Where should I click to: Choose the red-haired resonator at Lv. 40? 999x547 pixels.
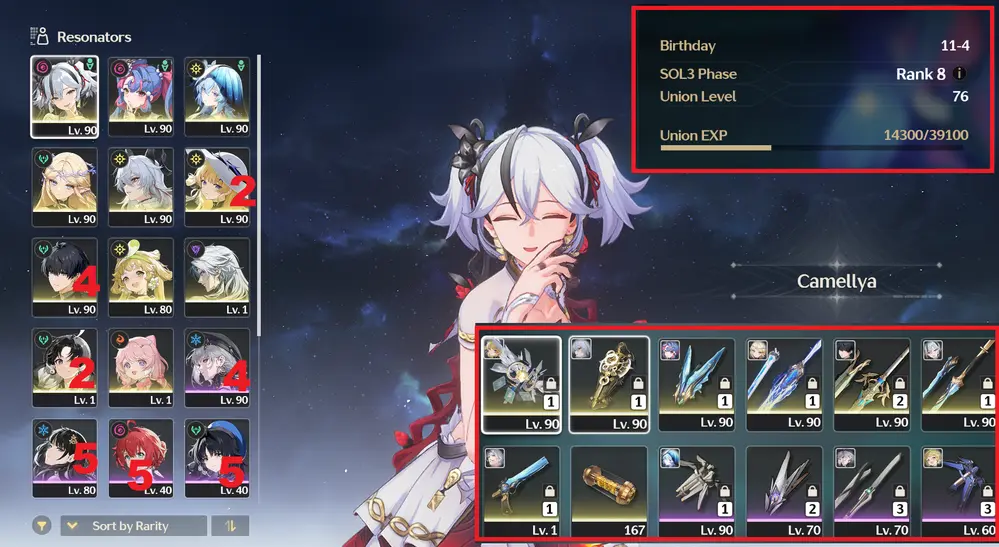(x=141, y=457)
